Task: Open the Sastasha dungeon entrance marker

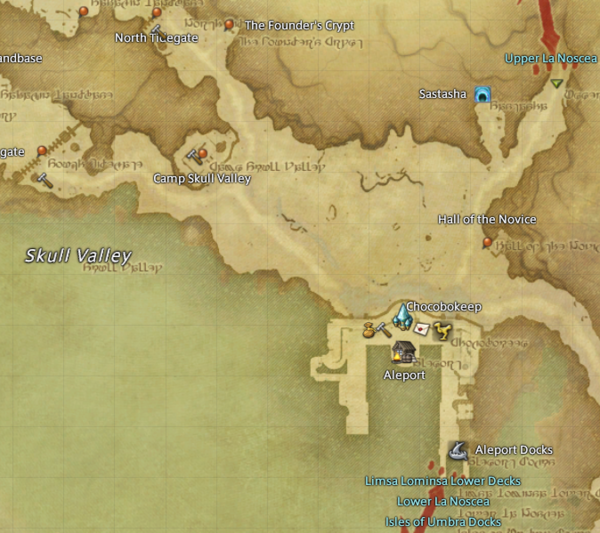Action: click(483, 95)
